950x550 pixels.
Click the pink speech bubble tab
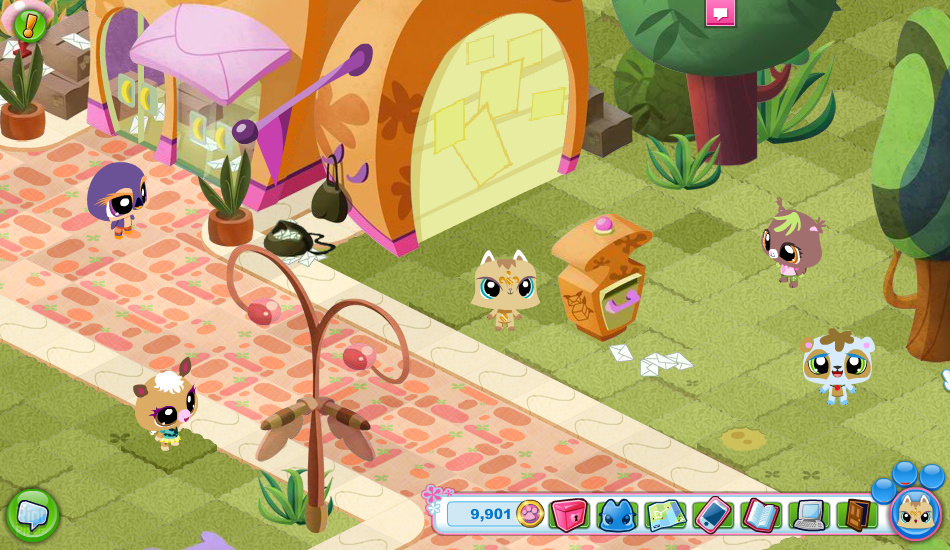pos(720,12)
